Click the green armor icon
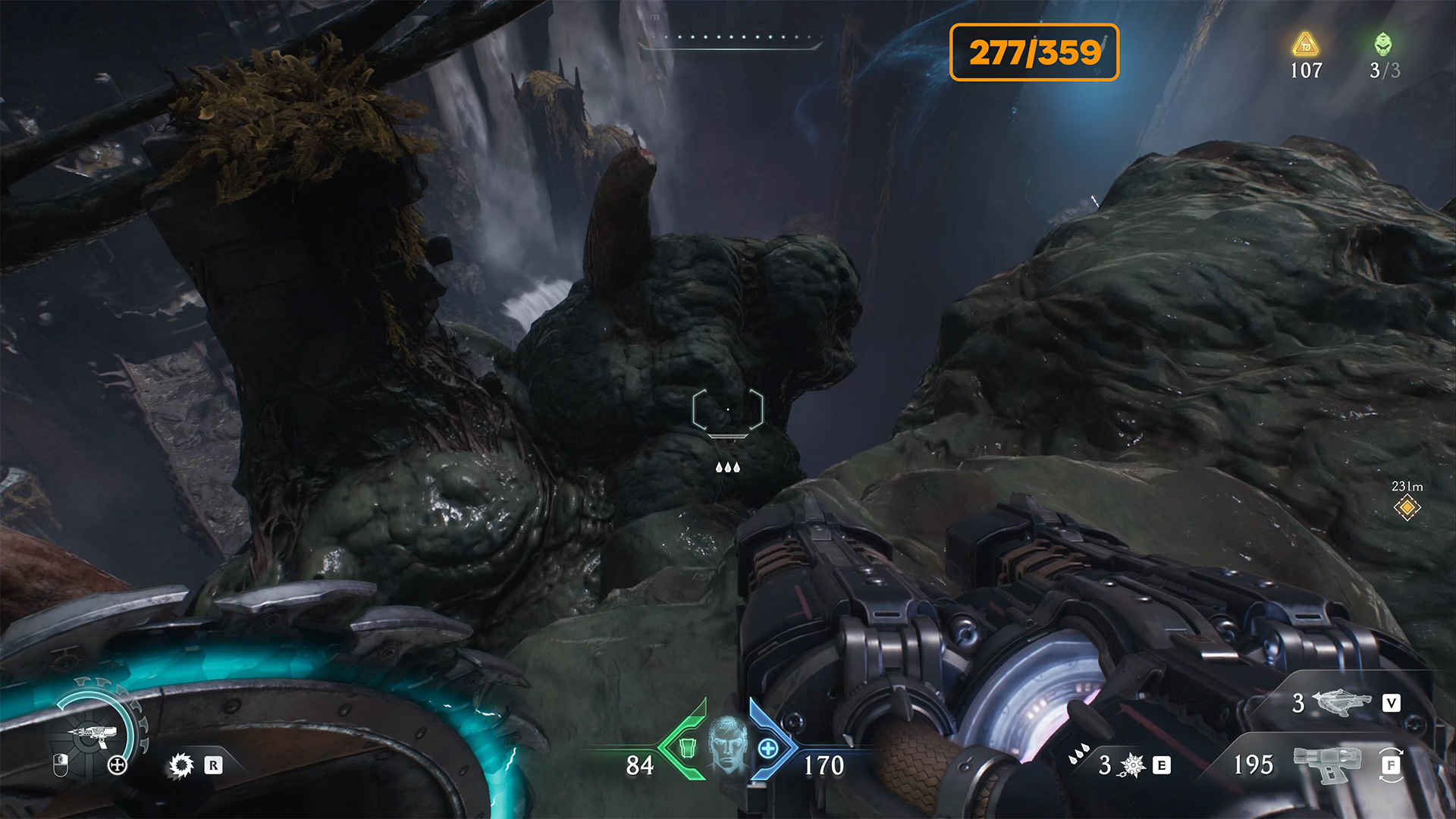The width and height of the screenshot is (1456, 819). tap(687, 748)
